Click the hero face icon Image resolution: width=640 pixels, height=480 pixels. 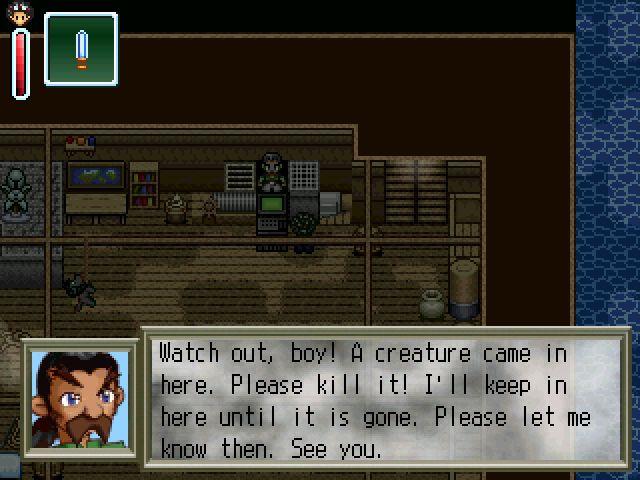tap(20, 13)
